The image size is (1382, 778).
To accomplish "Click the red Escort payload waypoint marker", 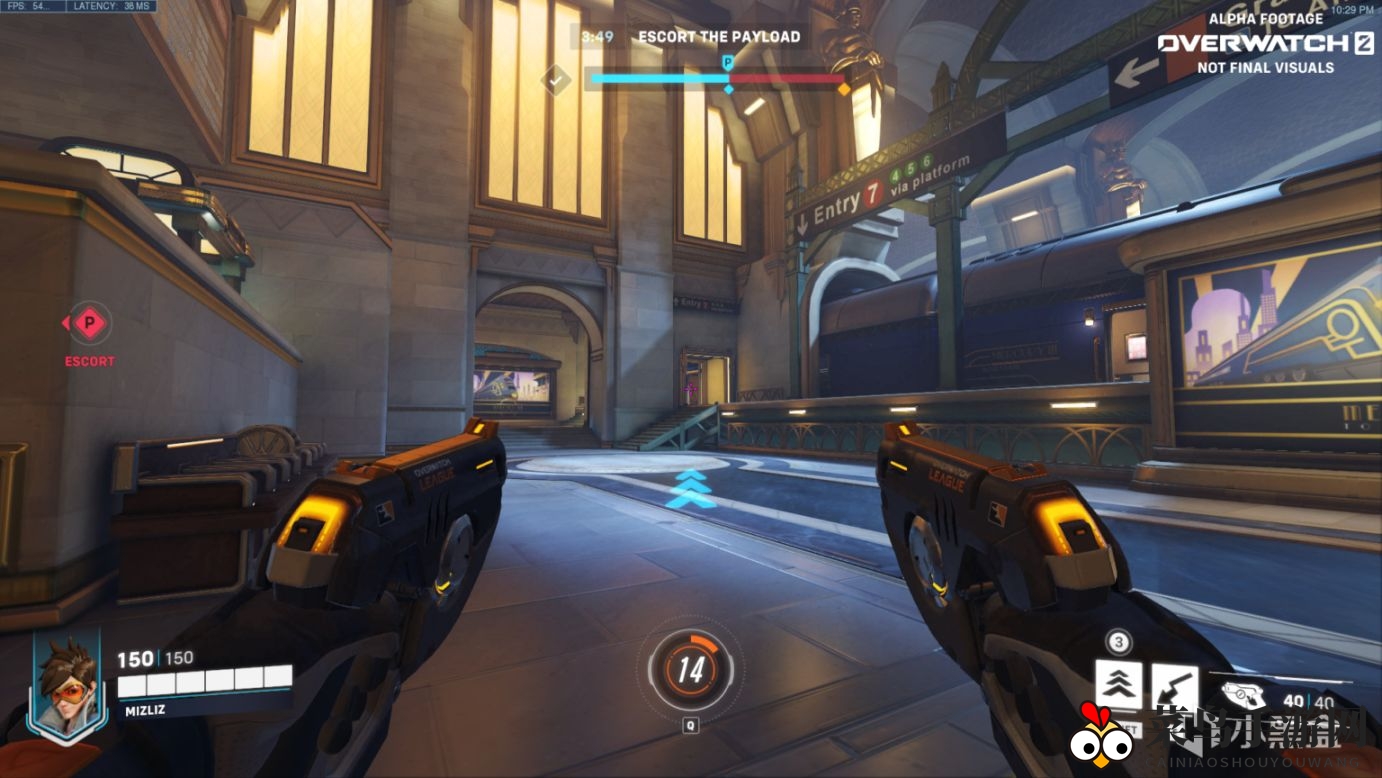I will 90,323.
